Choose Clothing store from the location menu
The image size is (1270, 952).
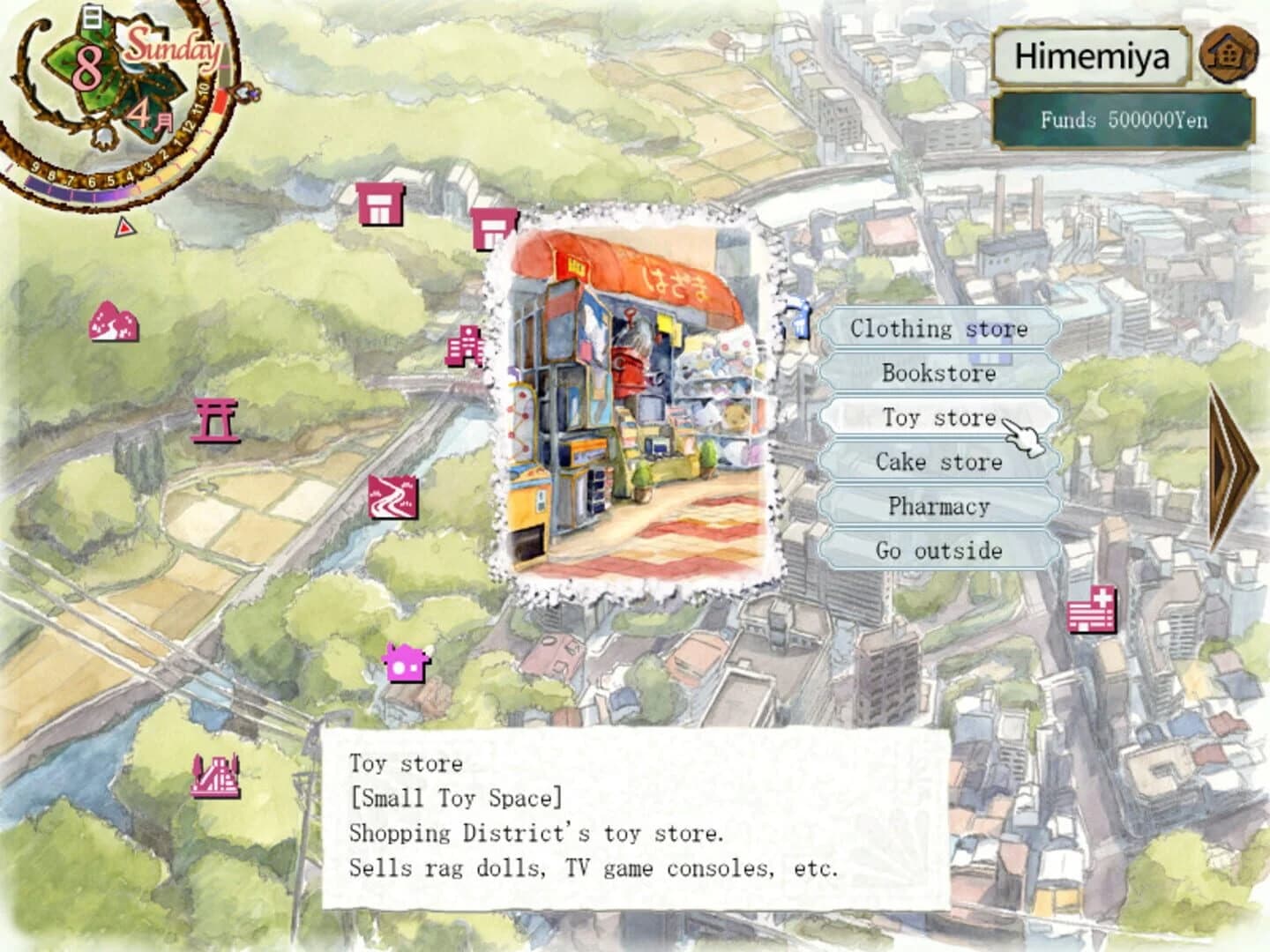click(x=938, y=328)
